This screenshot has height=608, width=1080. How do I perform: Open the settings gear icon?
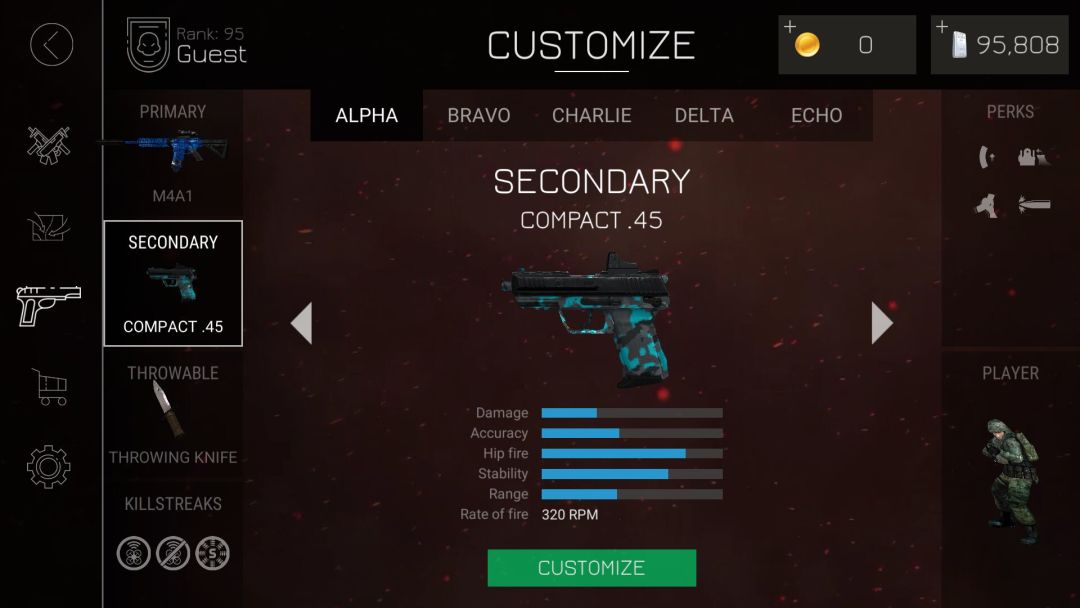tap(49, 467)
